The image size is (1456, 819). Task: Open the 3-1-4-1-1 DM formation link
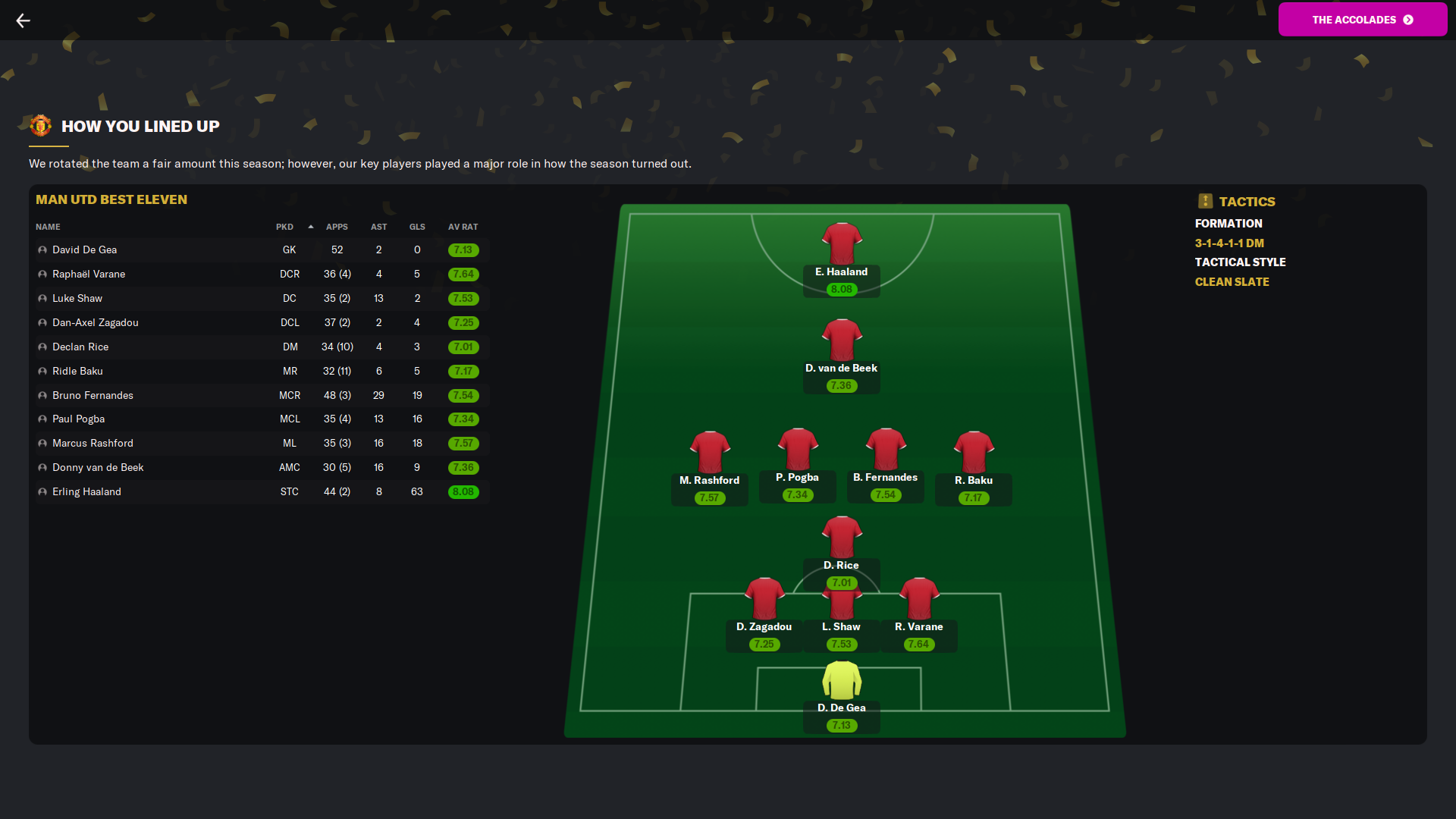[x=1229, y=243]
